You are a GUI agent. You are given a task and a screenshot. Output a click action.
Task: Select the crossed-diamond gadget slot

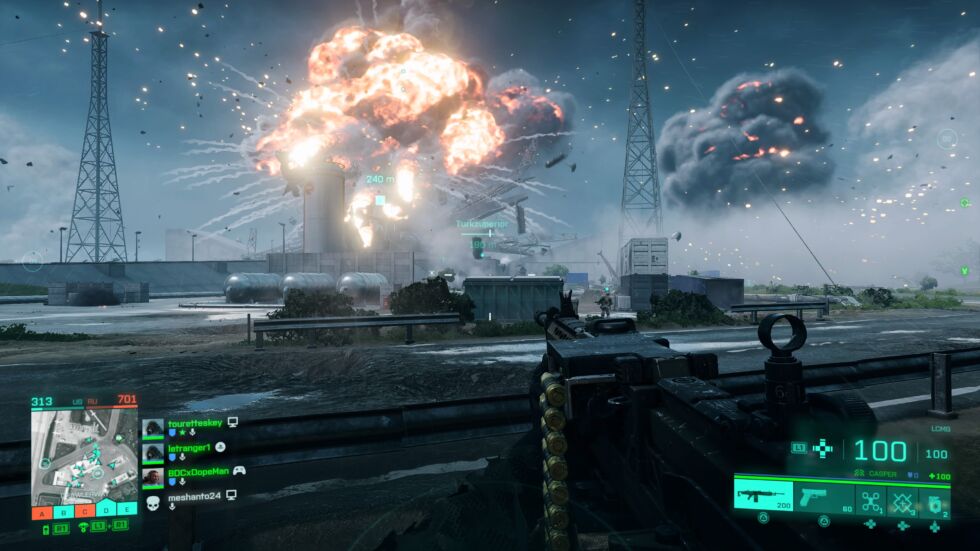902,498
